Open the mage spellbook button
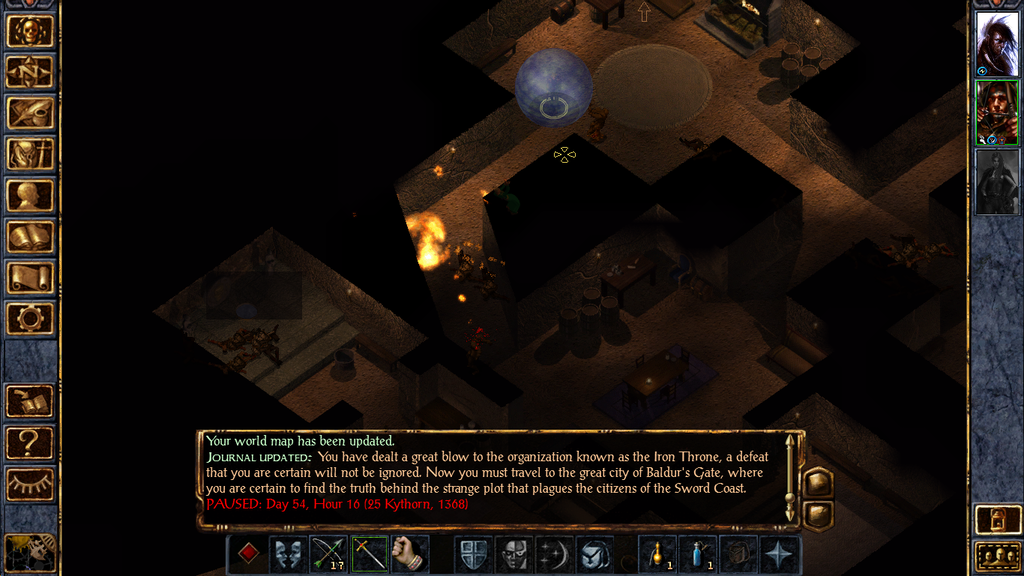This screenshot has width=1024, height=576. click(30, 237)
